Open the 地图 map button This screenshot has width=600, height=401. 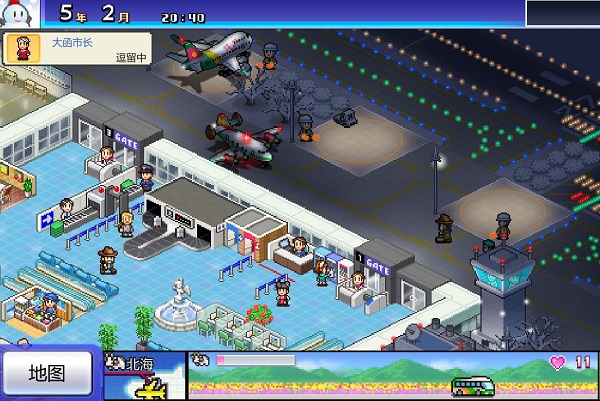[47, 374]
